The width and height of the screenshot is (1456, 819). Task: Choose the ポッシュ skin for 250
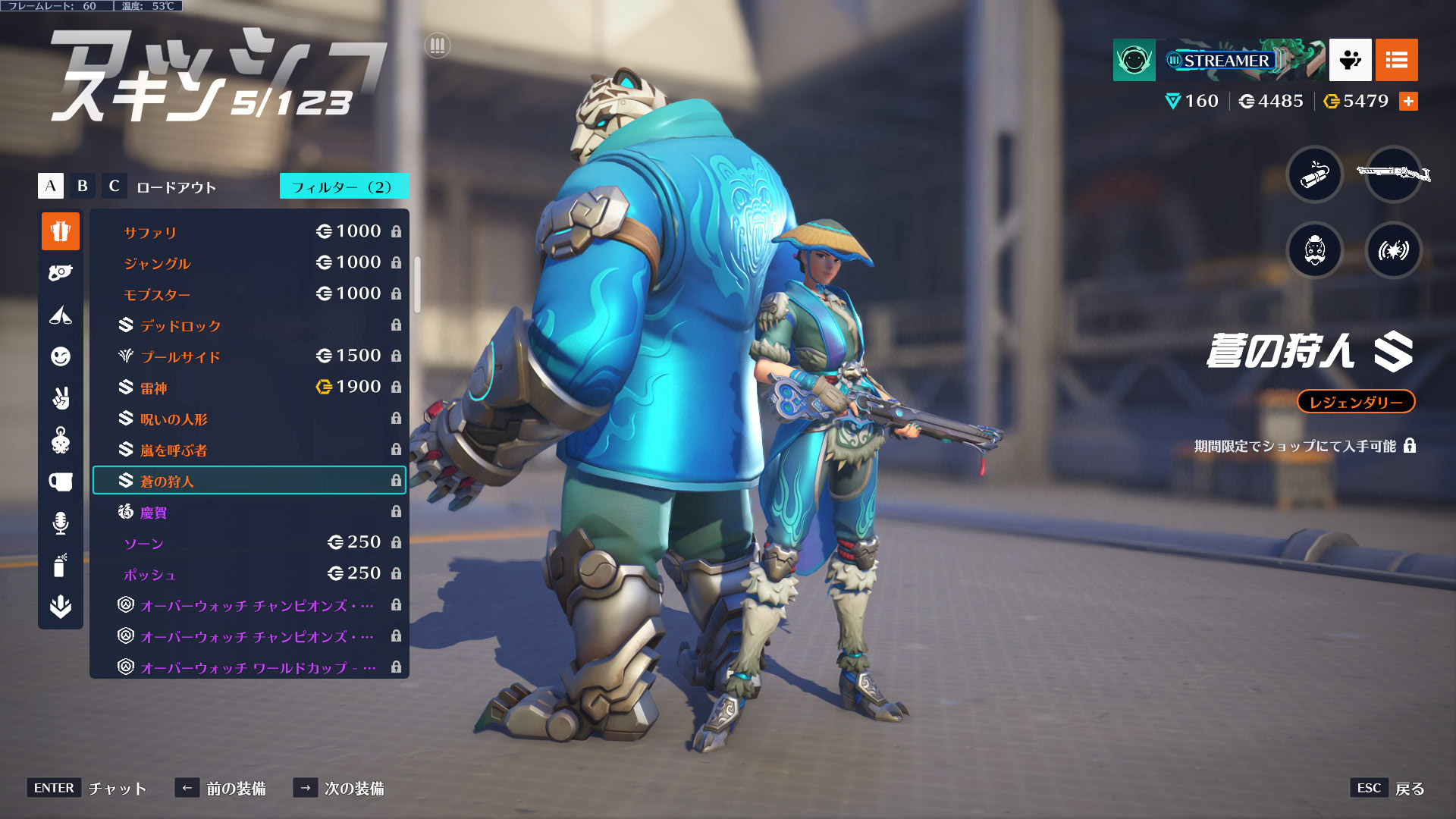[249, 574]
